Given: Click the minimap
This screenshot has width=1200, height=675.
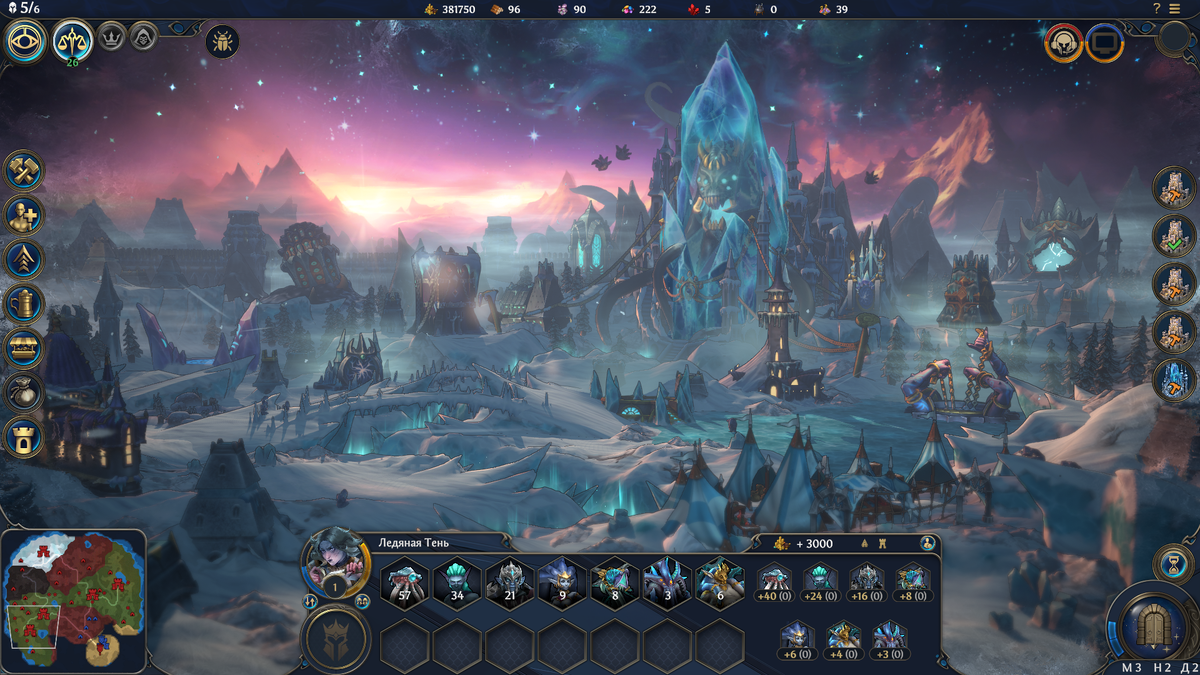Looking at the screenshot, I should (74, 600).
